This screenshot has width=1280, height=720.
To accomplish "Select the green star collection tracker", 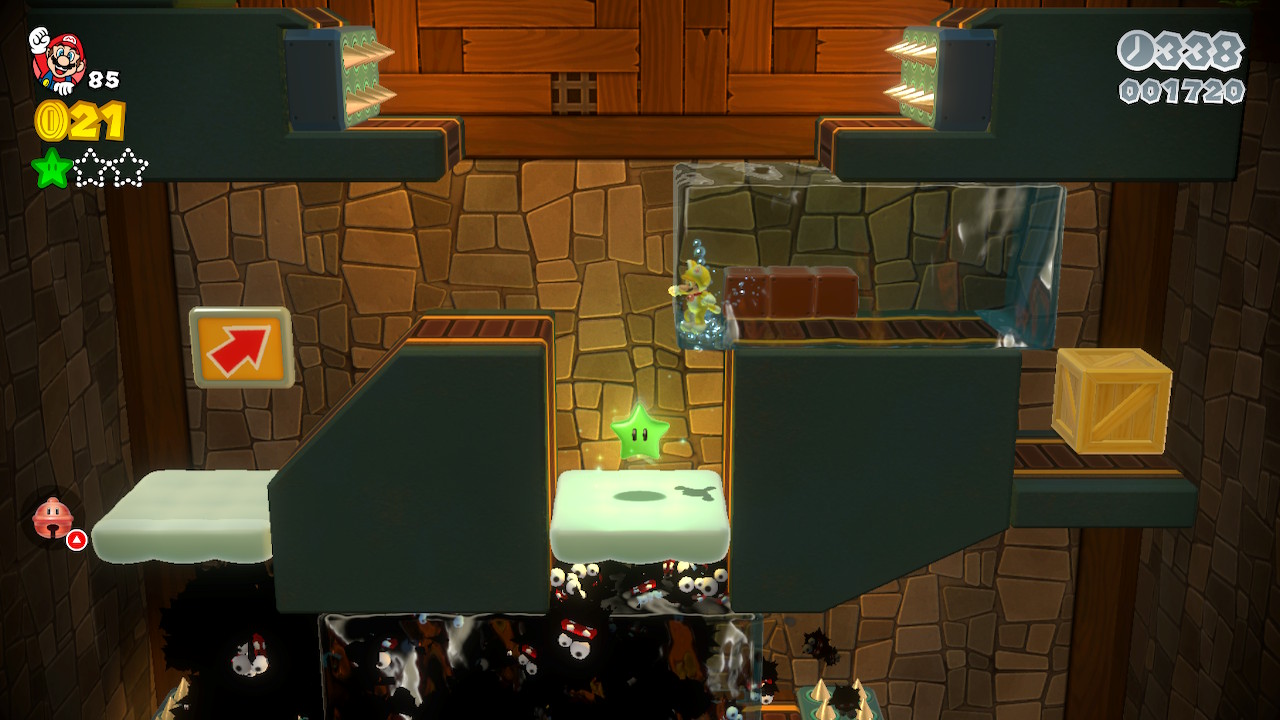I will (90, 168).
